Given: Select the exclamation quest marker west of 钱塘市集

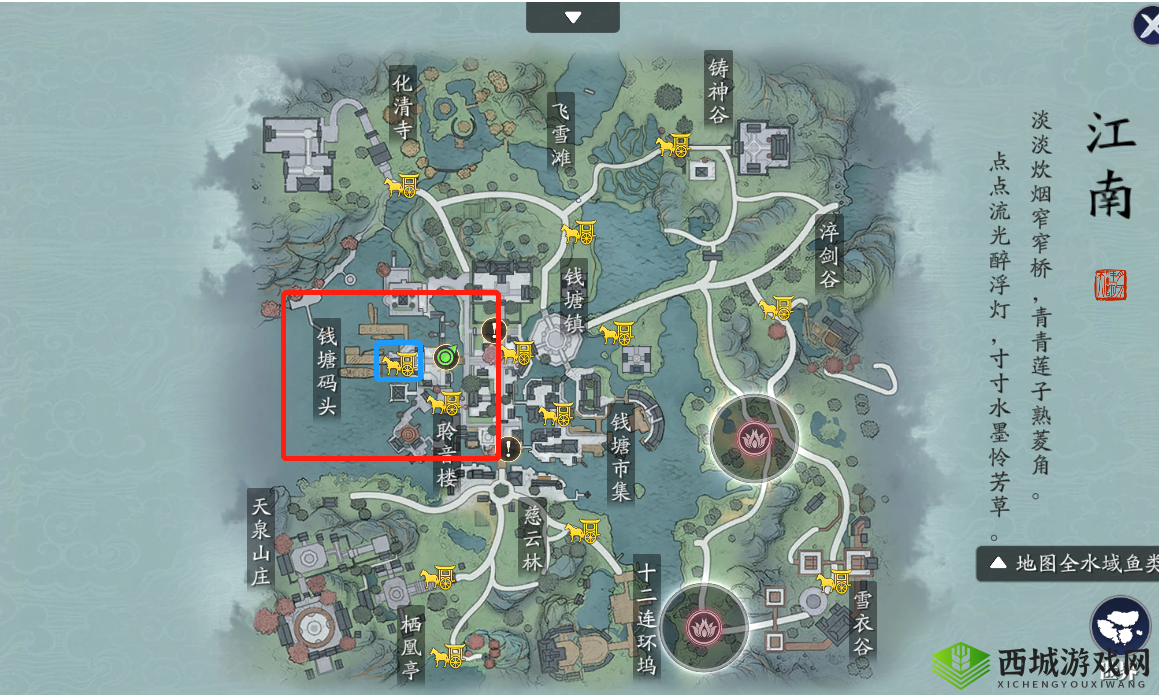Looking at the screenshot, I should 510,448.
